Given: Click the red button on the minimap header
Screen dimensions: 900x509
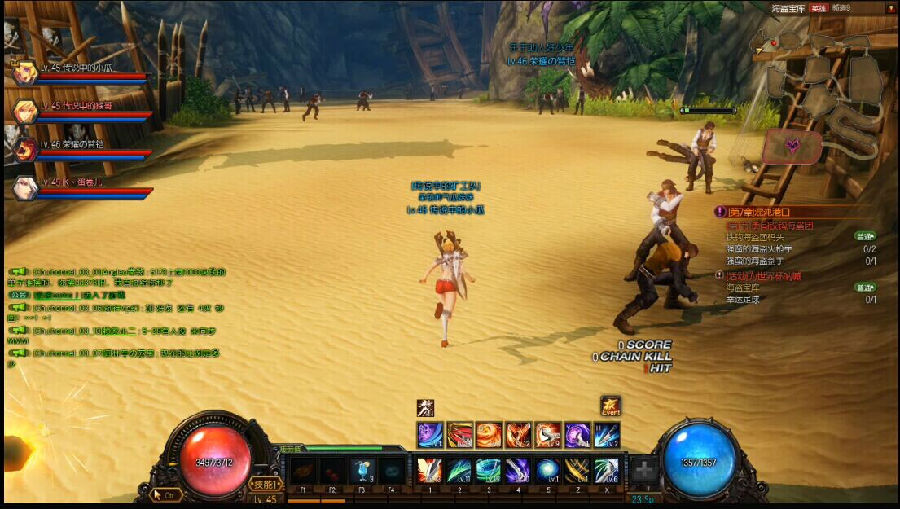Looking at the screenshot, I should tap(817, 8).
